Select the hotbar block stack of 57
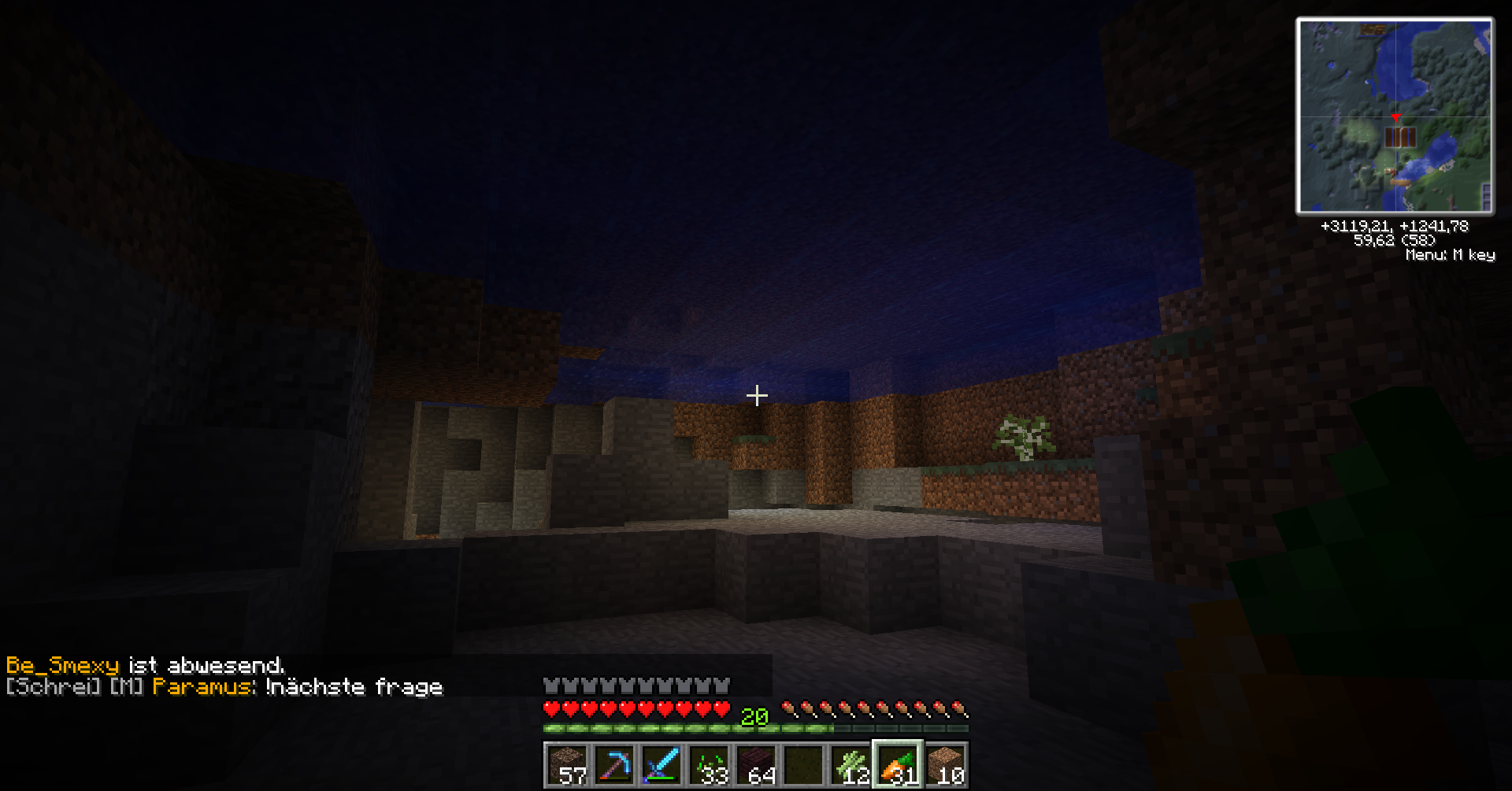The width and height of the screenshot is (1512, 791). pos(567,765)
